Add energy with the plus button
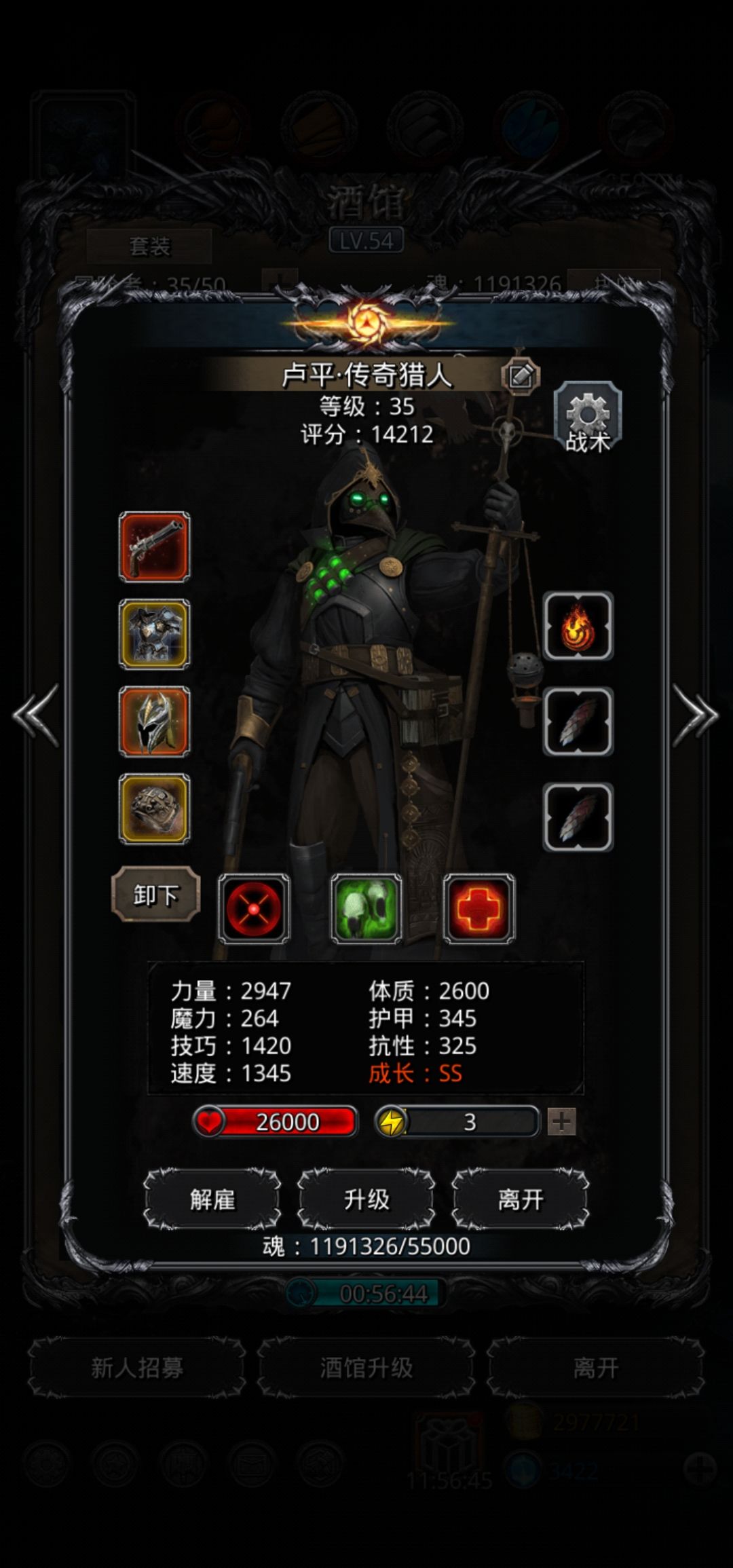 point(562,1122)
